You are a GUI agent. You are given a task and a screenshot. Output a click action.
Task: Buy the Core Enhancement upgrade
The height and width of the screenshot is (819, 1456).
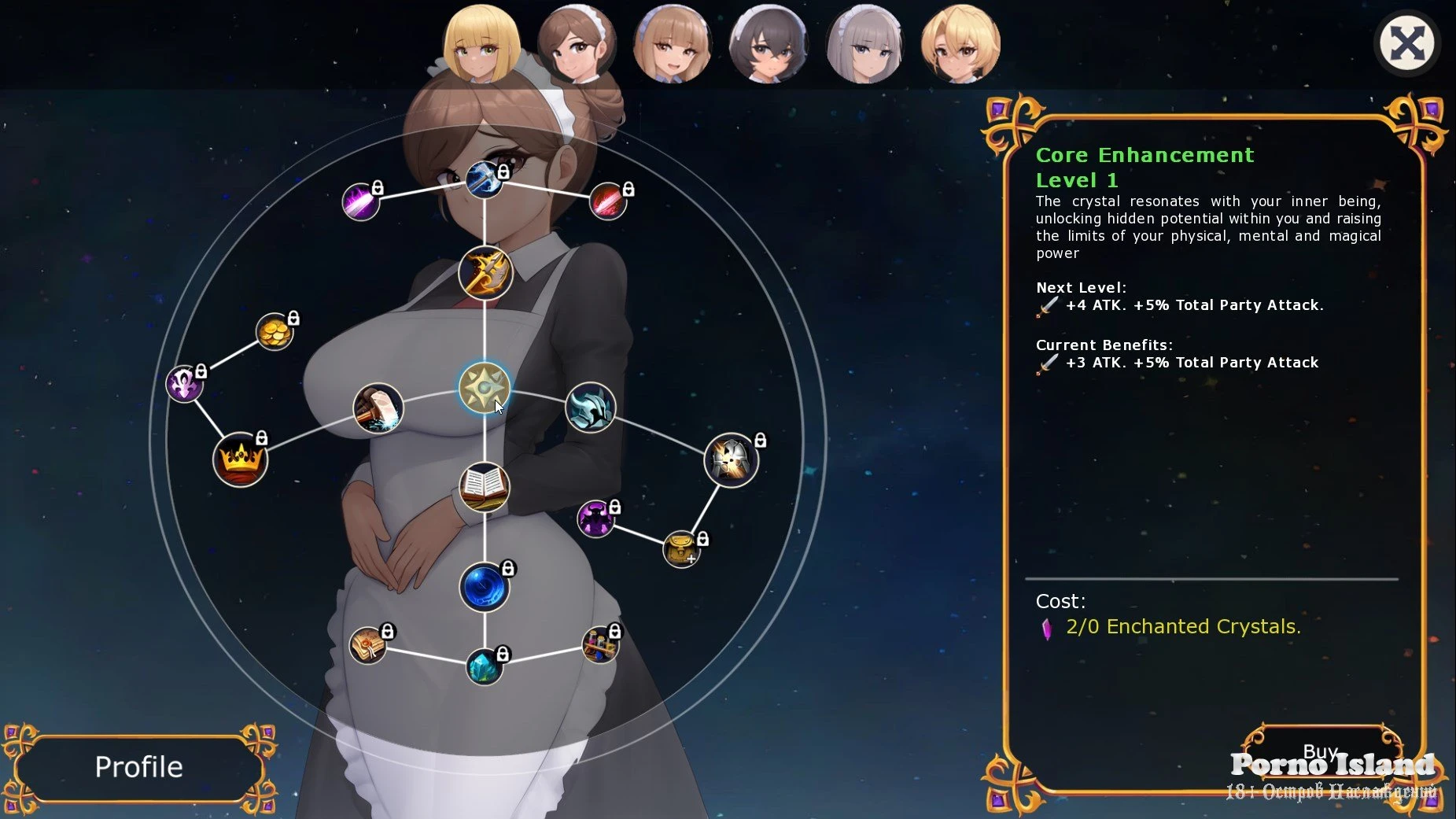pos(1320,752)
